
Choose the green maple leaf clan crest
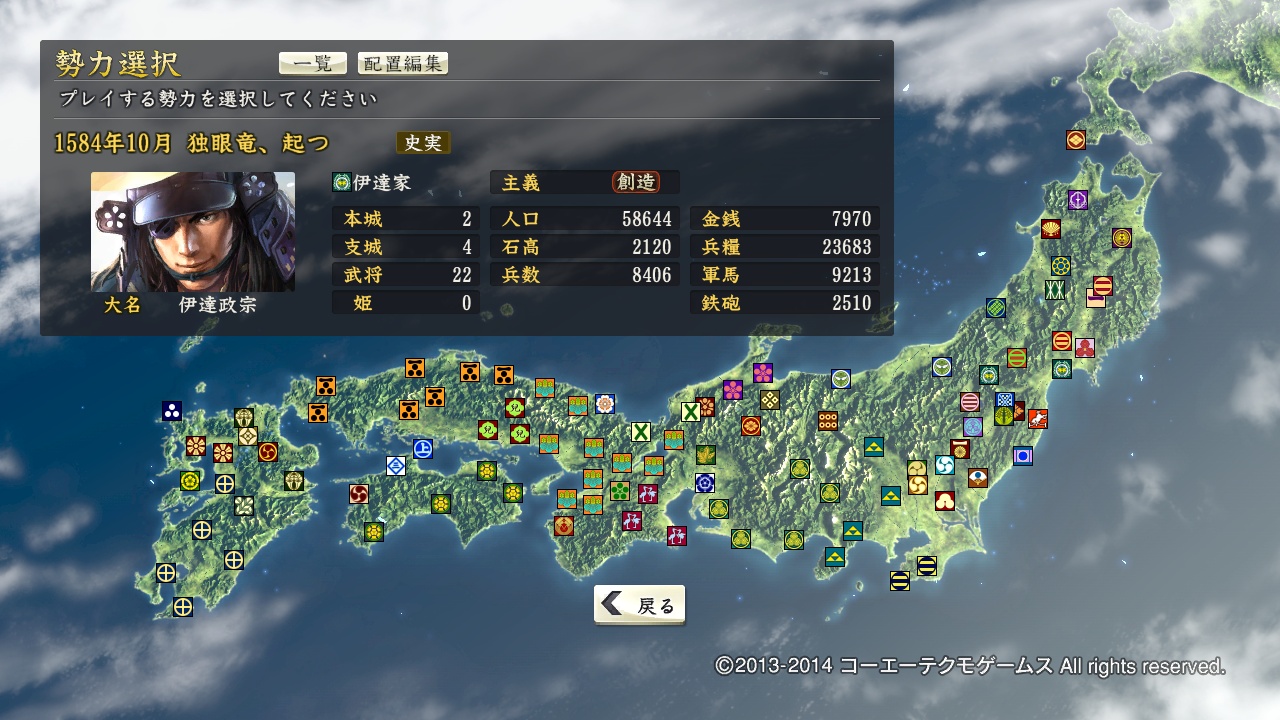[706, 455]
